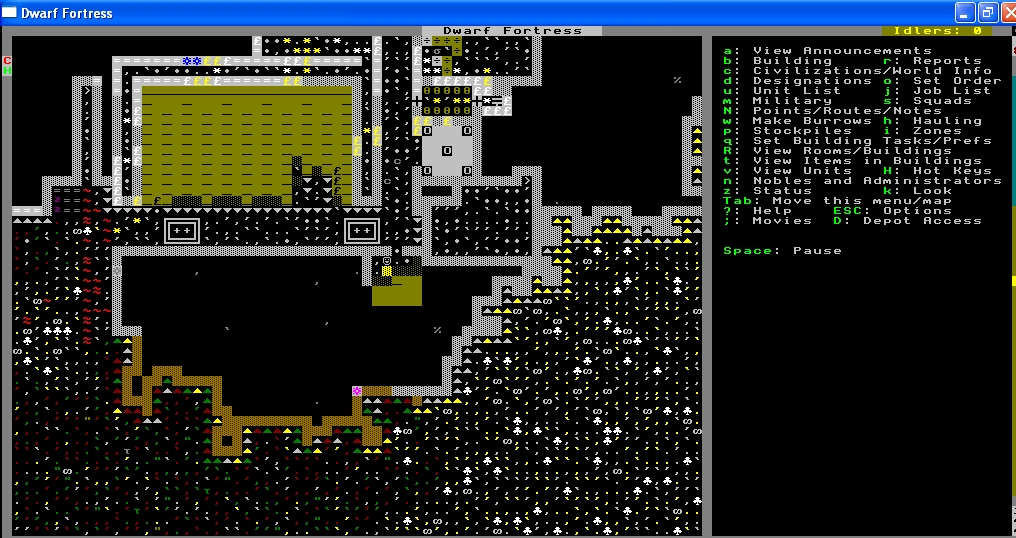The image size is (1016, 538).
Task: Show the Unit List
Action: tap(797, 91)
